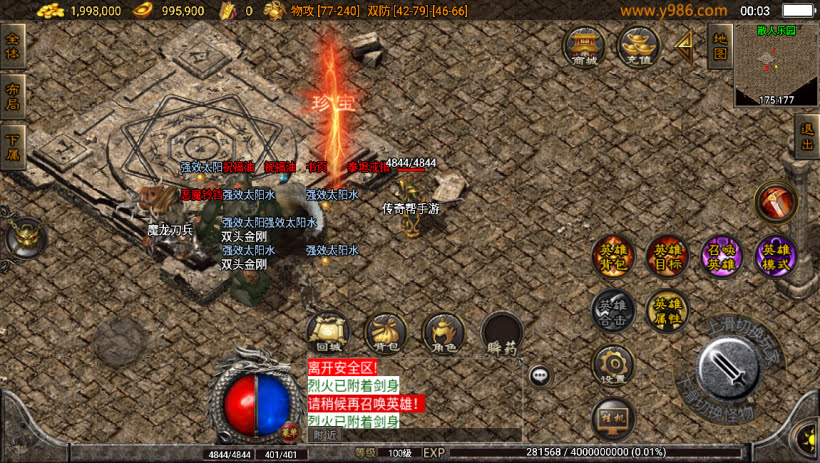The width and height of the screenshot is (820, 463).
Task: Open the 英雄背包 hero bag
Action: tap(611, 257)
